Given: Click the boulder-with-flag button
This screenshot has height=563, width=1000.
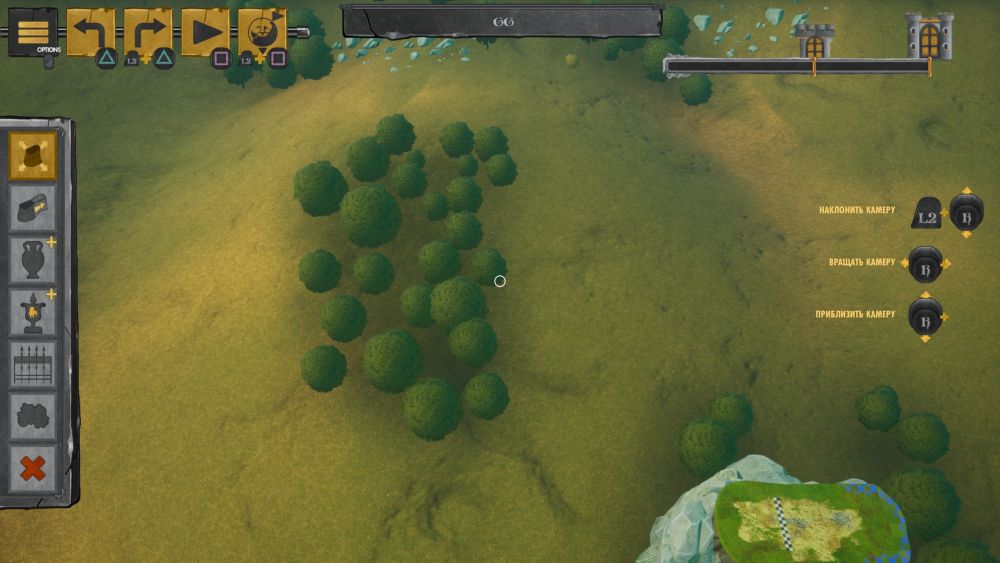Looking at the screenshot, I should pos(262,31).
